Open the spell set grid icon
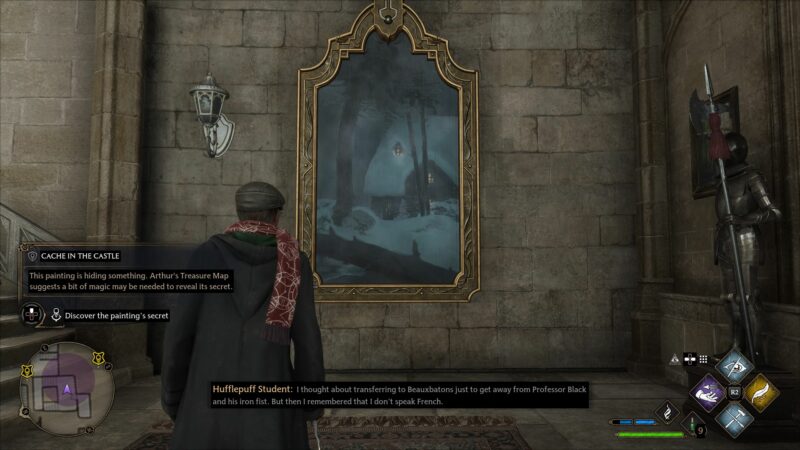 tap(703, 358)
